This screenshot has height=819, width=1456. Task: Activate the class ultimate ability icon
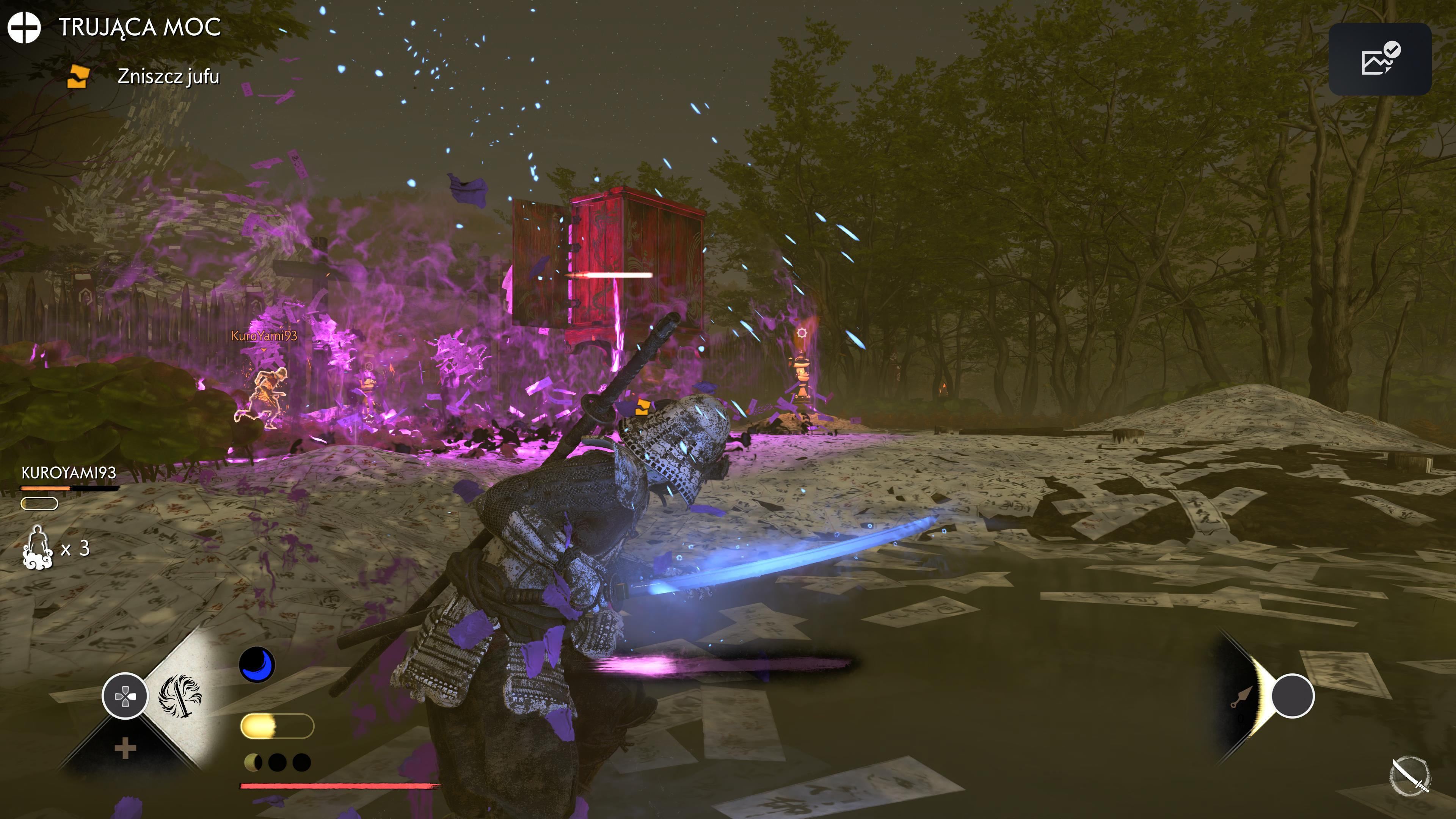pyautogui.click(x=180, y=696)
